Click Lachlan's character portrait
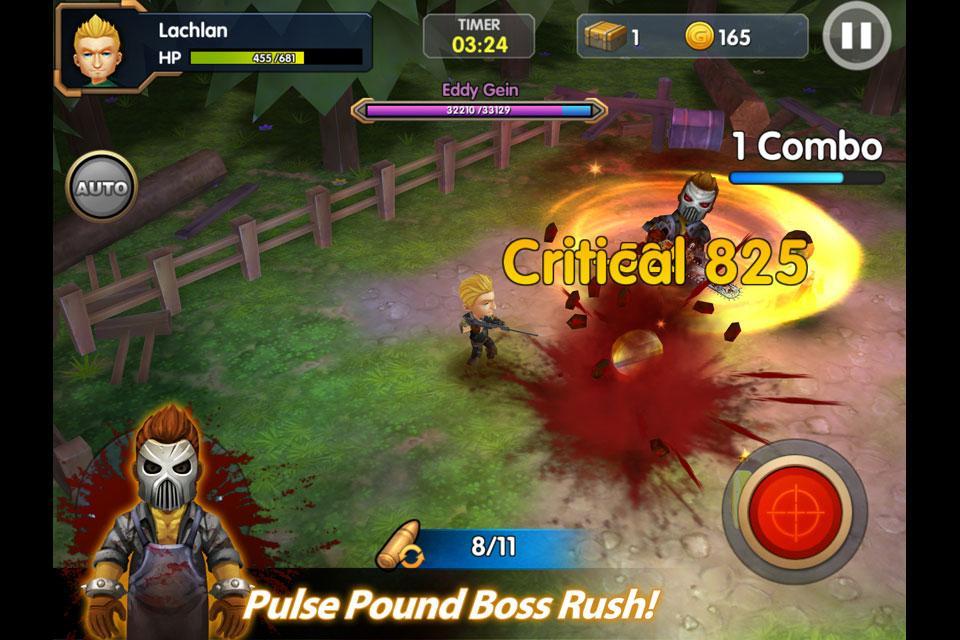Viewport: 960px width, 640px height. (x=99, y=47)
